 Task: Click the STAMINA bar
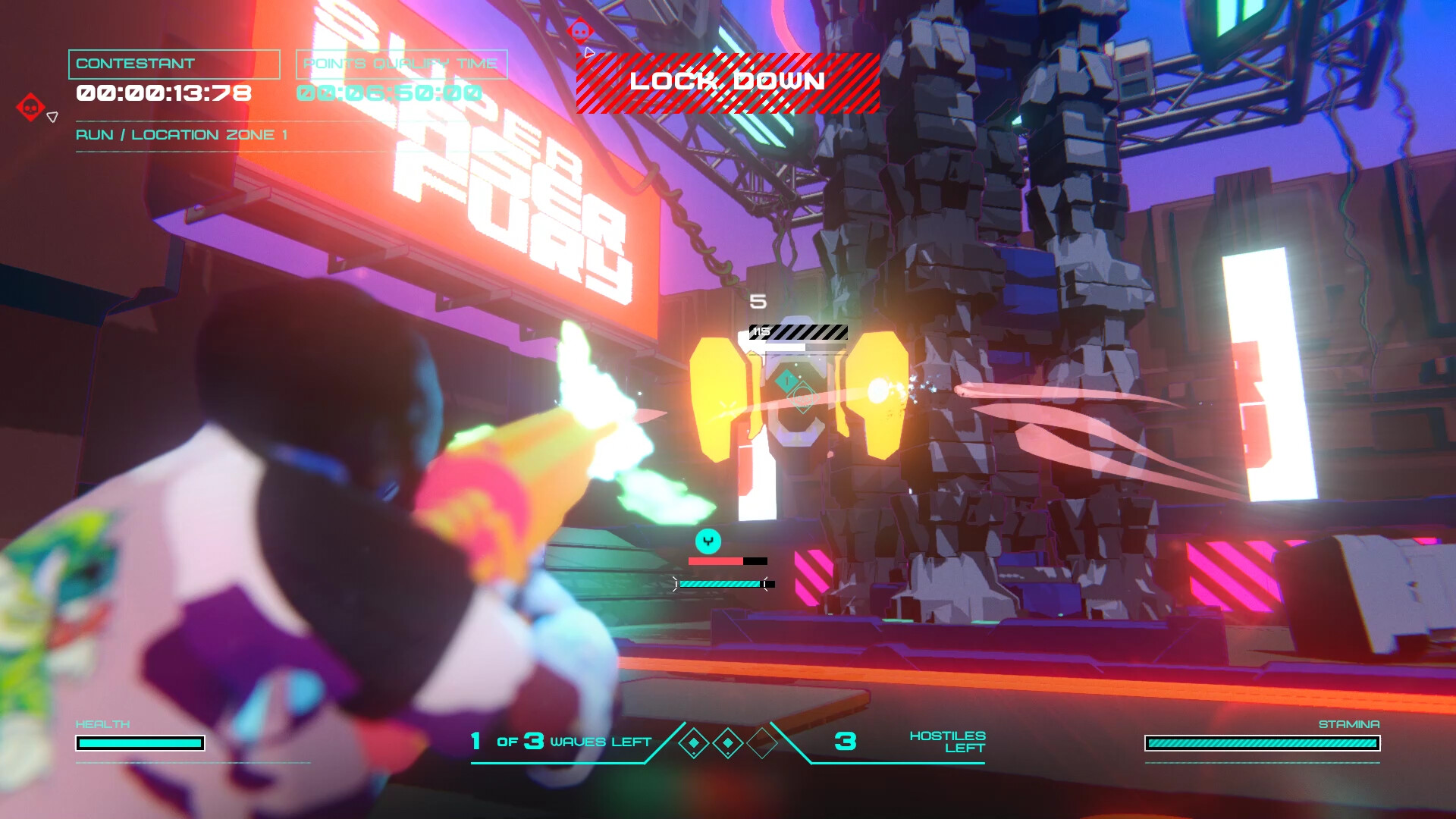pos(1263,743)
